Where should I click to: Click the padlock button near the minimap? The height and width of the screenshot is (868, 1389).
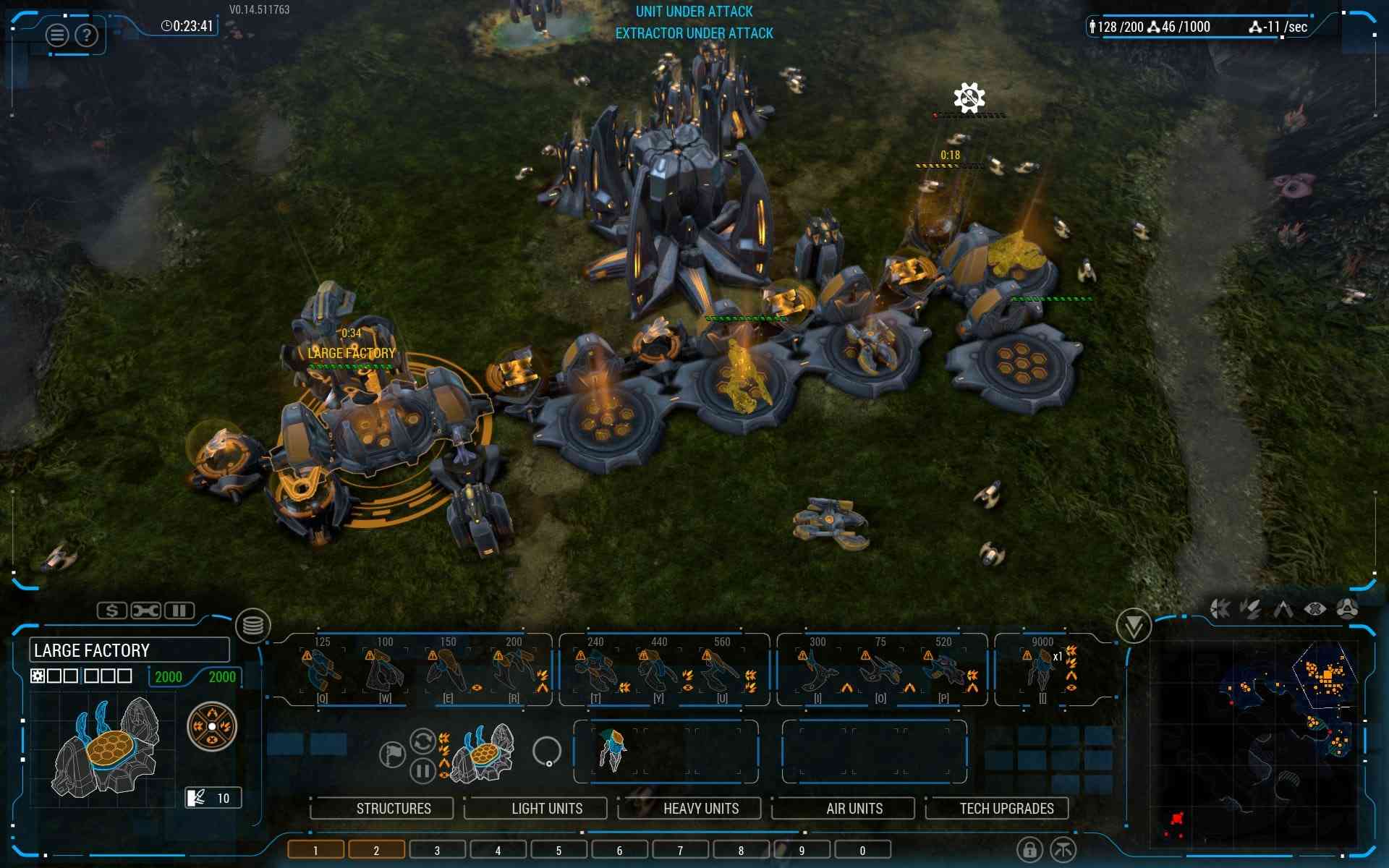click(1029, 849)
